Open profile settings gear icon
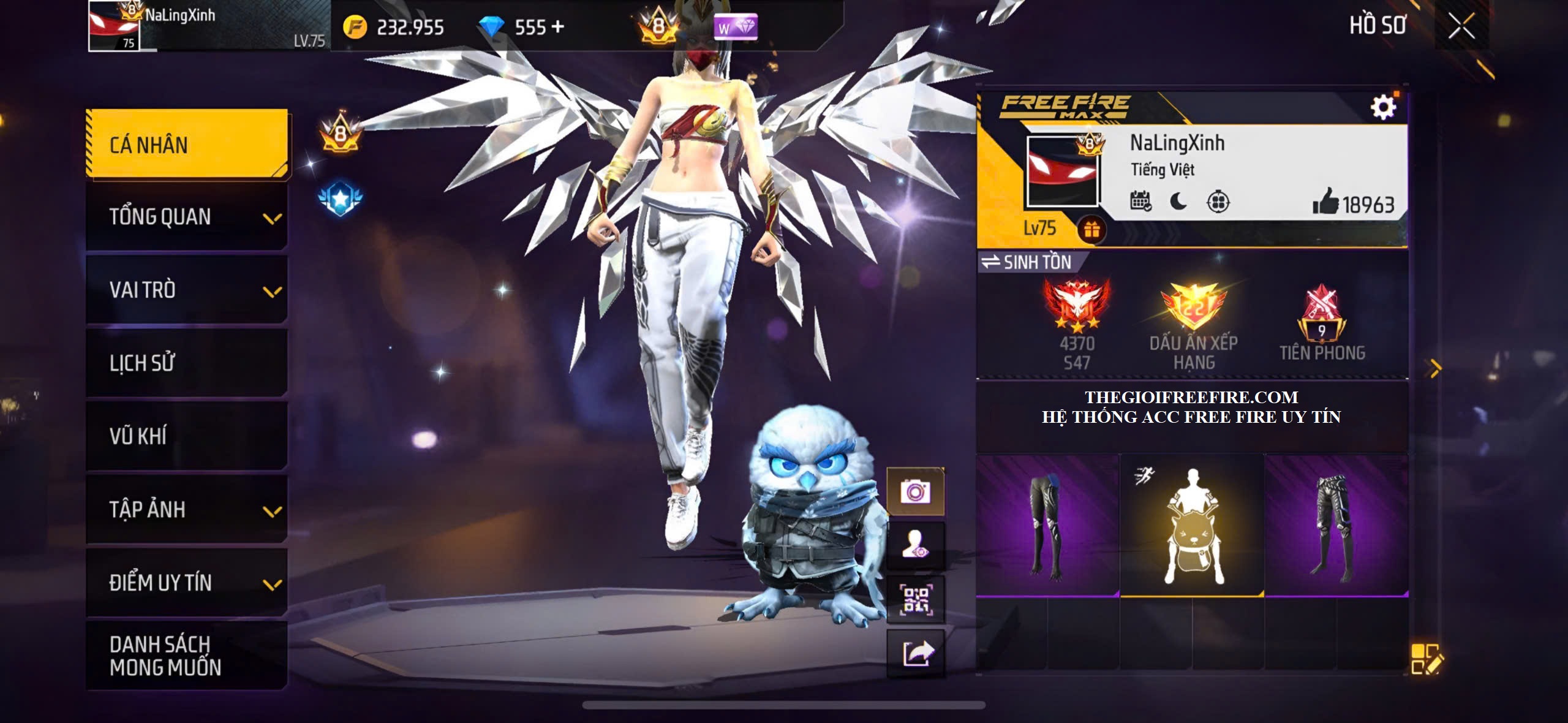The height and width of the screenshot is (723, 1568). pos(1383,108)
